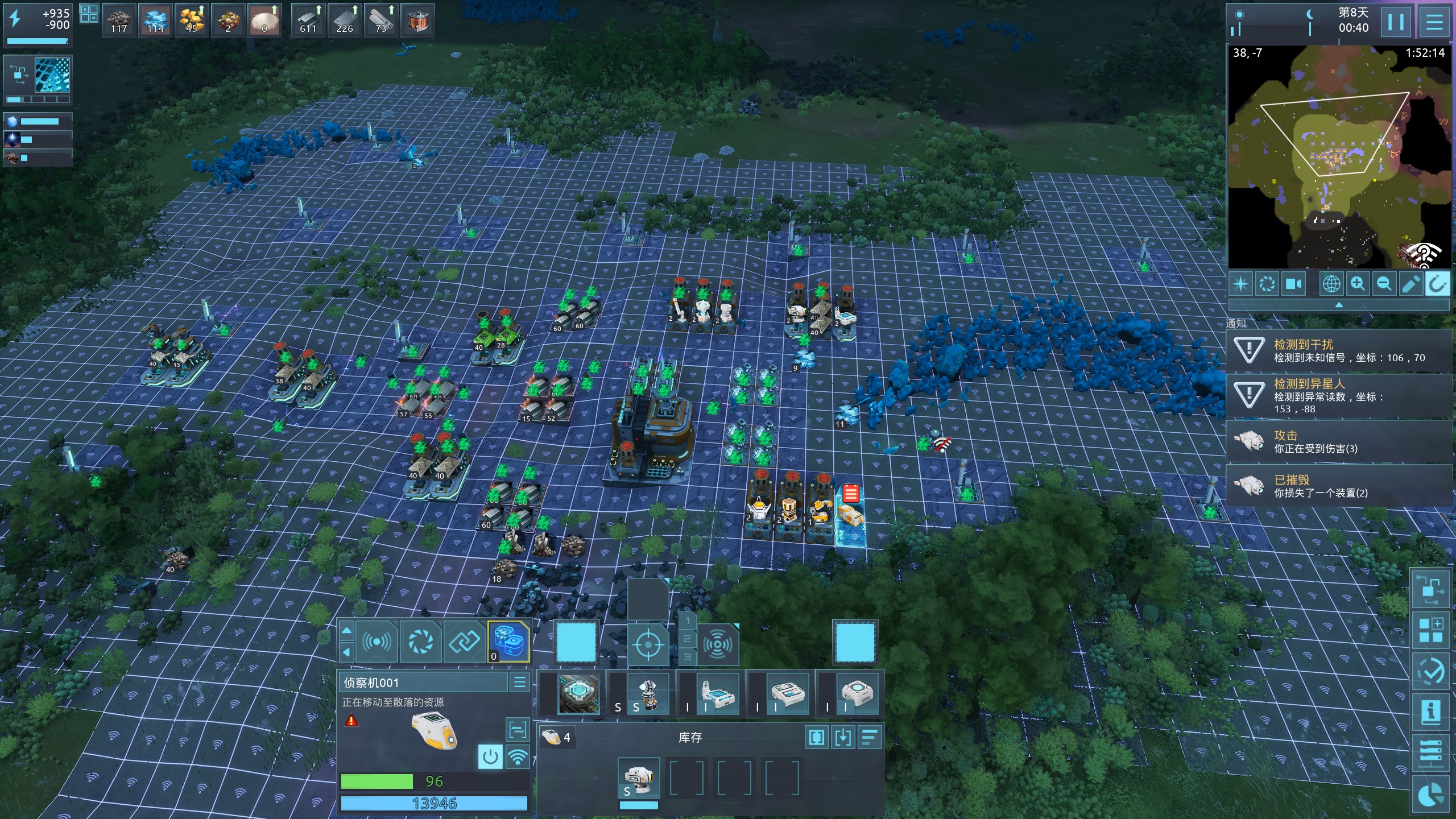Select the crosshair targeting command

pyautogui.click(x=647, y=644)
